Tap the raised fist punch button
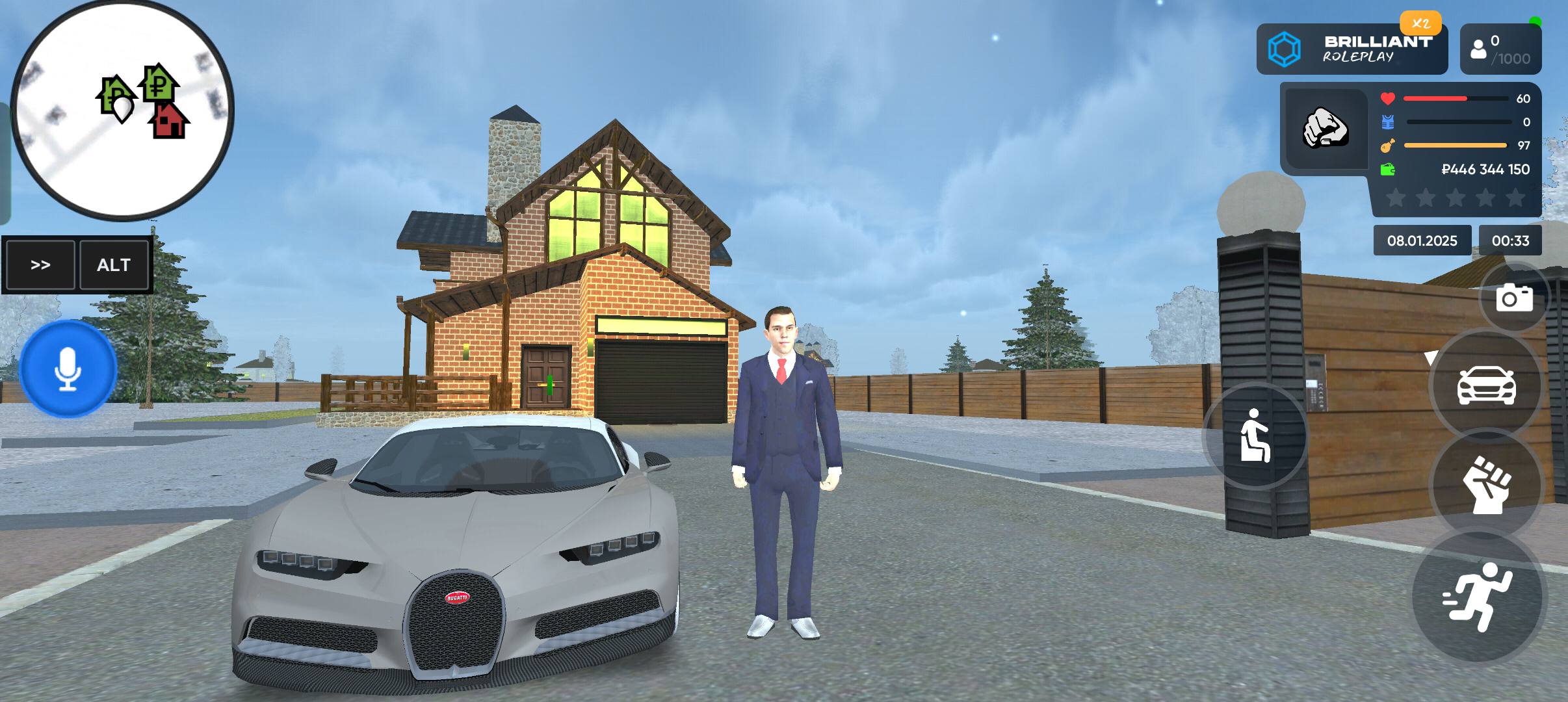The width and height of the screenshot is (1568, 702). [x=1486, y=484]
